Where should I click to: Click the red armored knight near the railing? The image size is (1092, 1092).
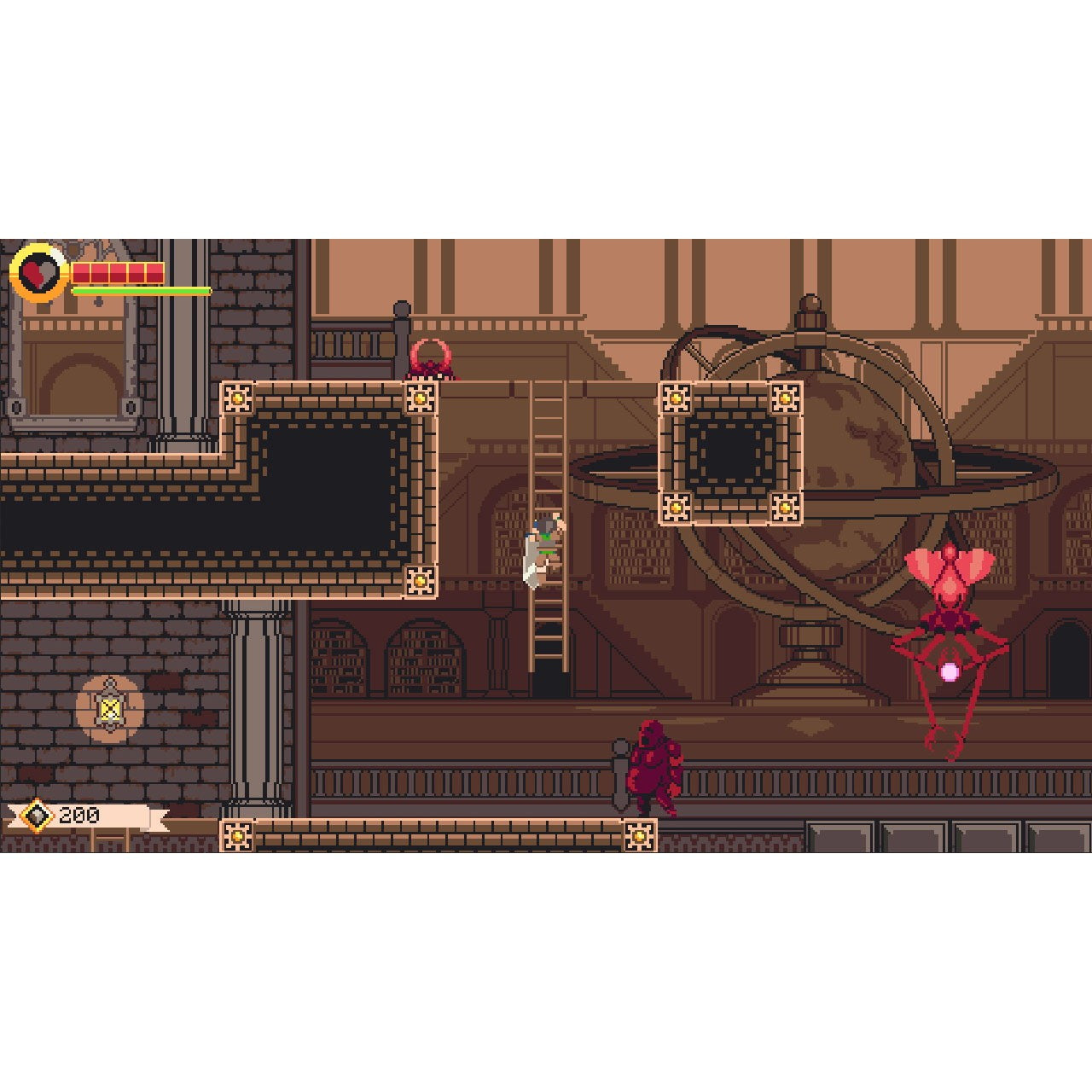point(655,764)
